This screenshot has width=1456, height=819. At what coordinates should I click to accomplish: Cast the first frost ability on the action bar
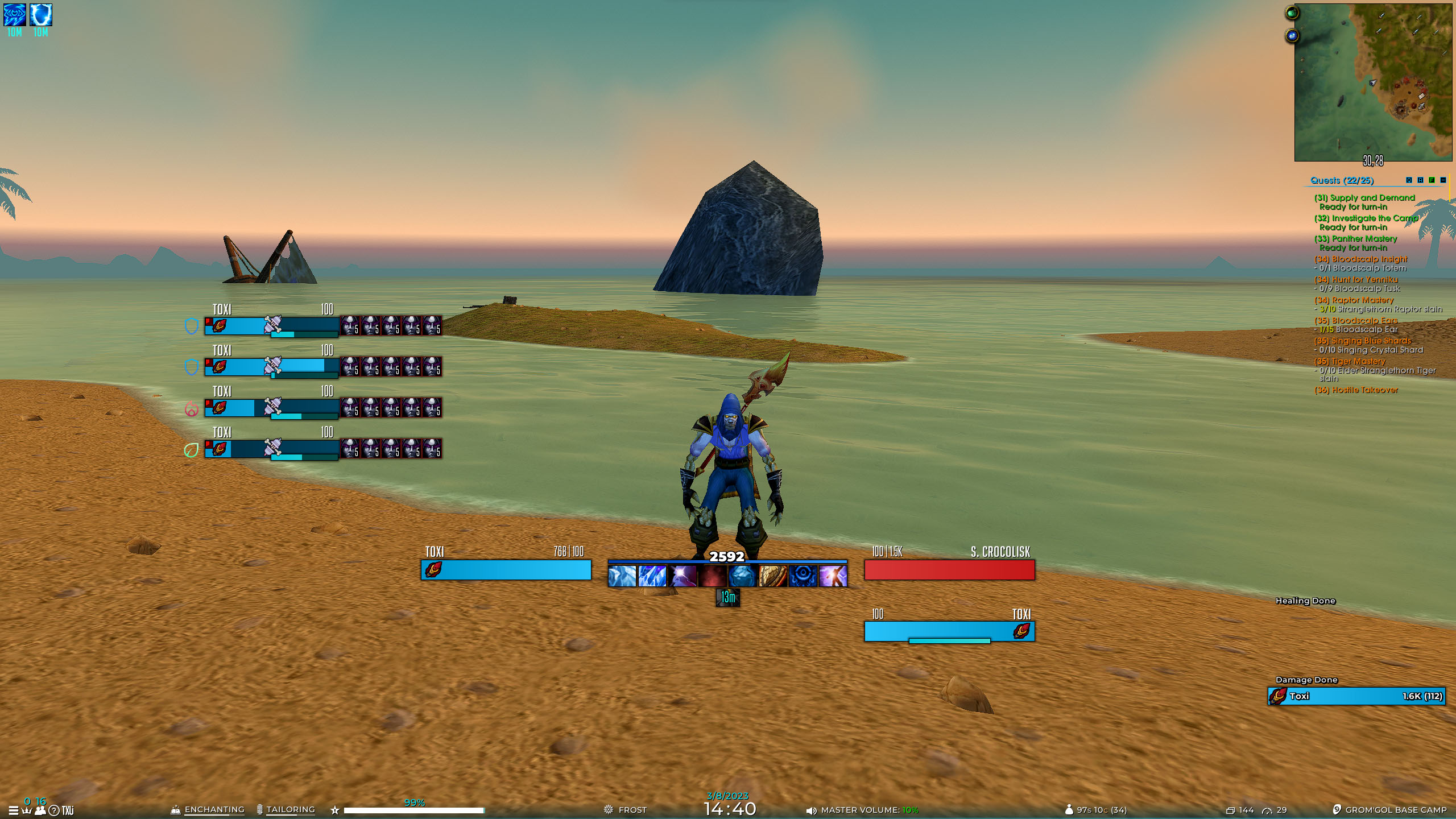[x=622, y=576]
